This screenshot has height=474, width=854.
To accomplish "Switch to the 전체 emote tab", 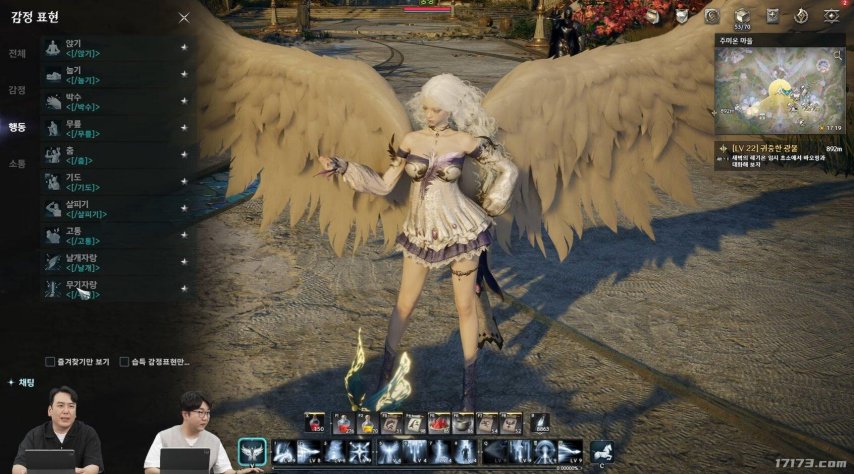I will point(17,53).
